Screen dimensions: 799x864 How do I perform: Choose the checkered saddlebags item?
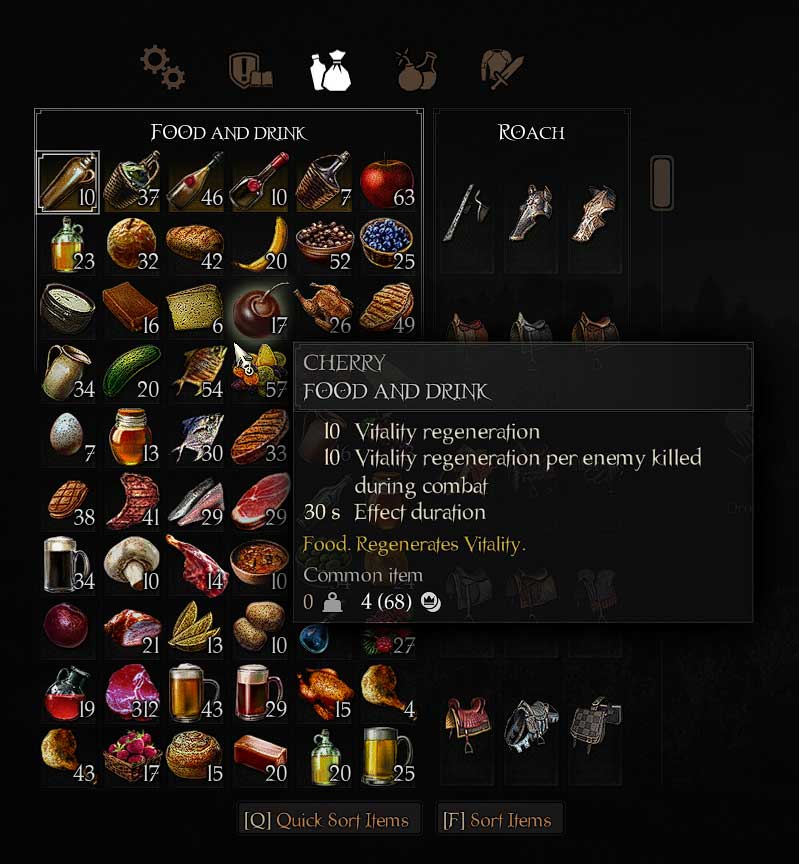(594, 721)
